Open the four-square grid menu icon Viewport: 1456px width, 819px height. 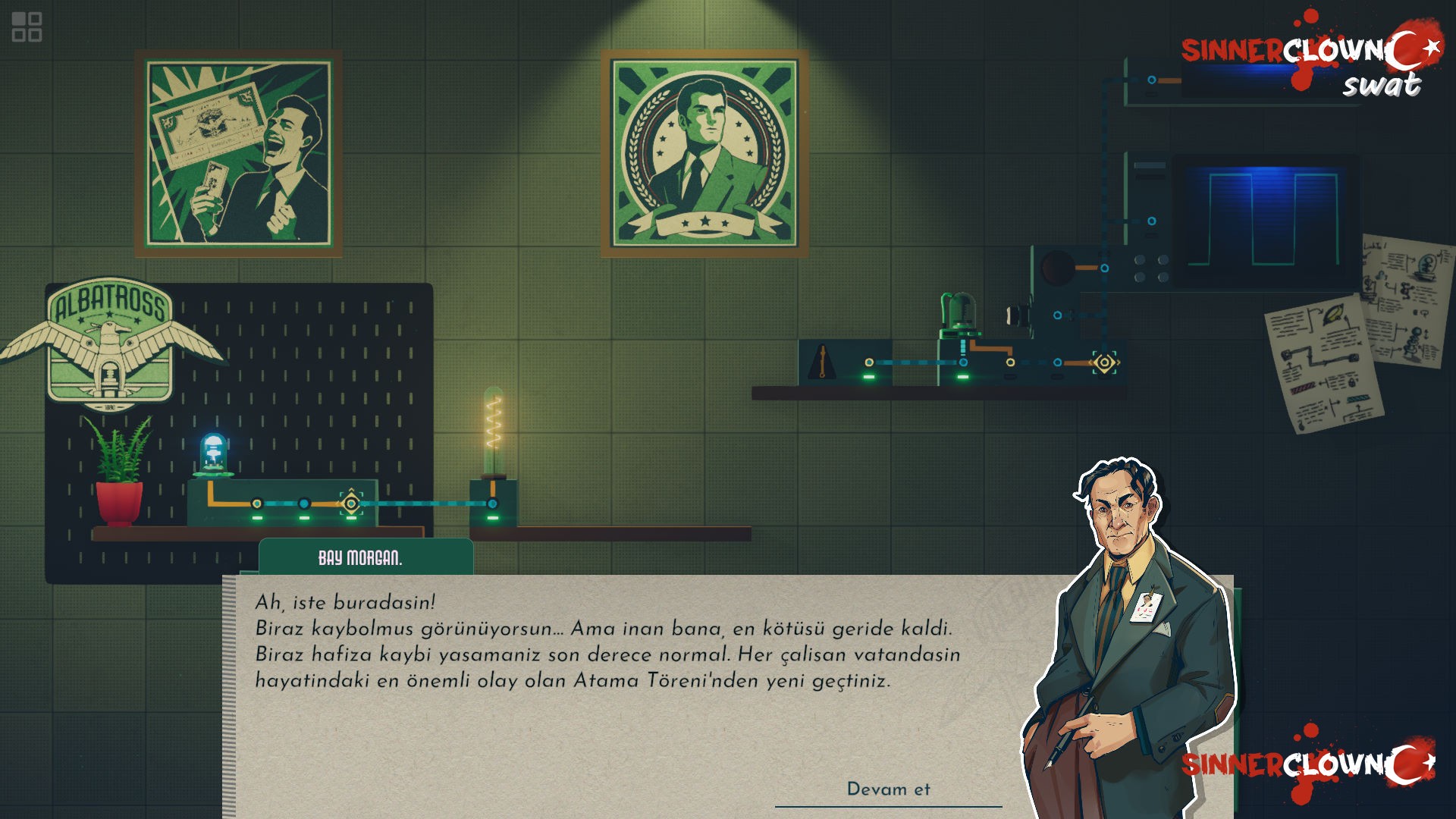(x=27, y=27)
